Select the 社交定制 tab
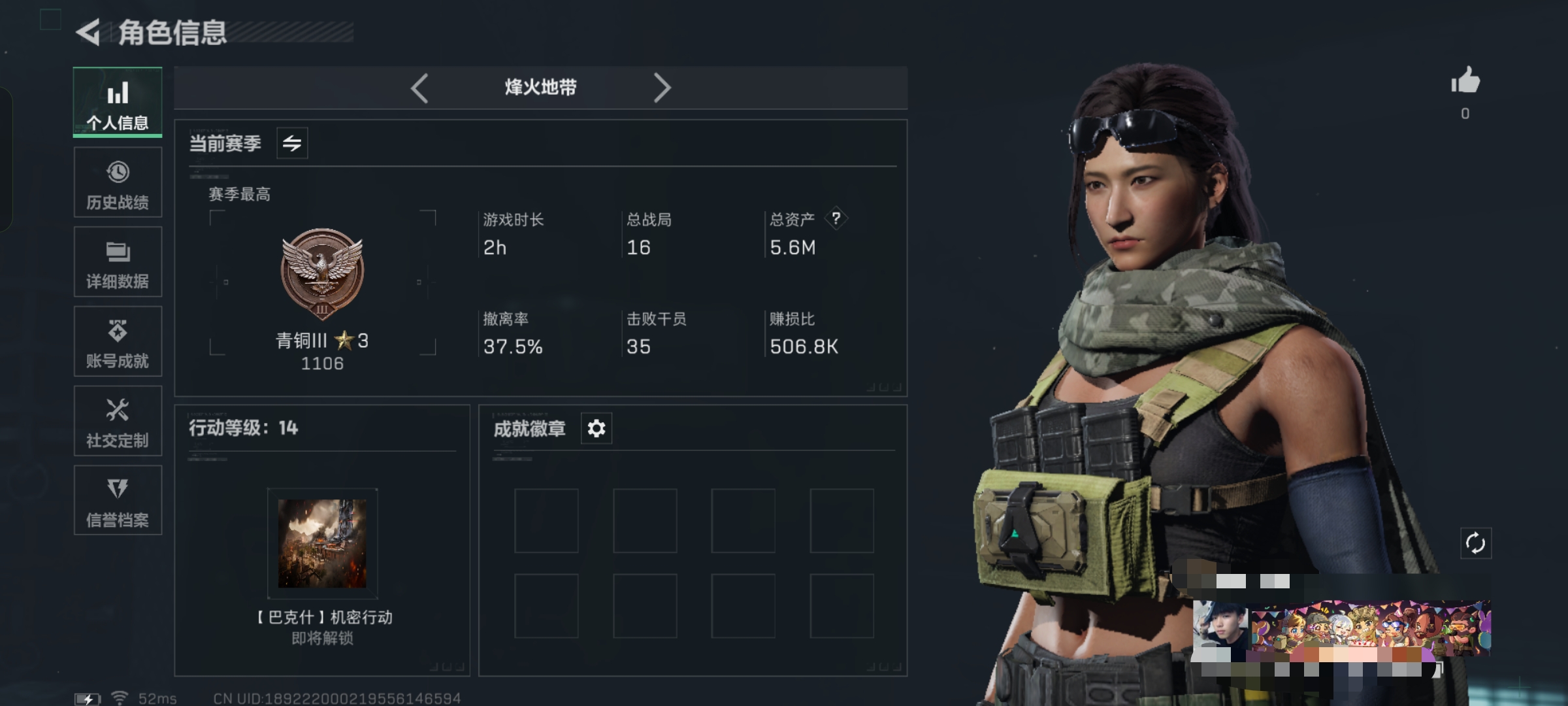The height and width of the screenshot is (706, 1568). (x=118, y=422)
